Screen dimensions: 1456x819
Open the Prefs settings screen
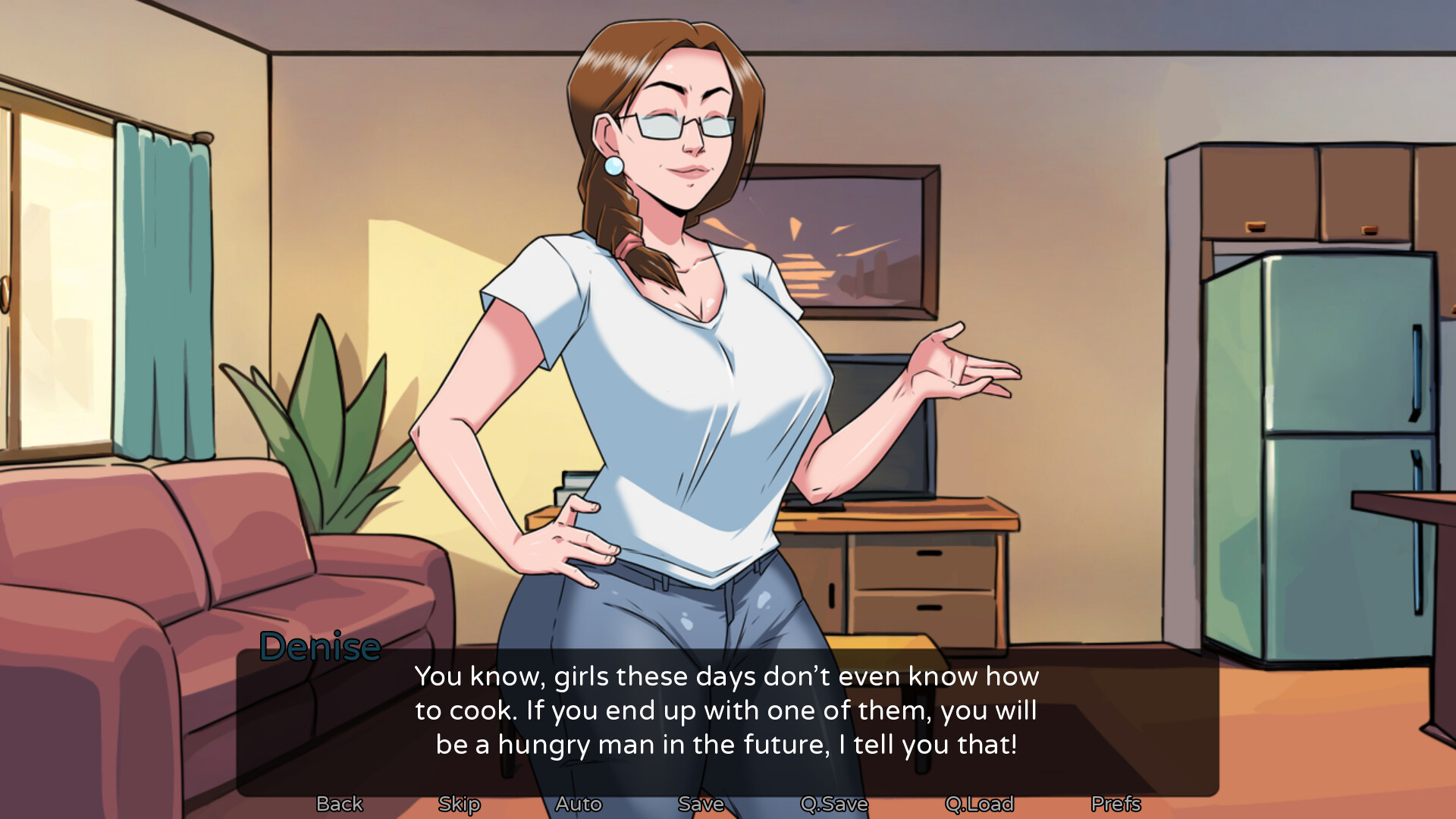[x=1116, y=804]
